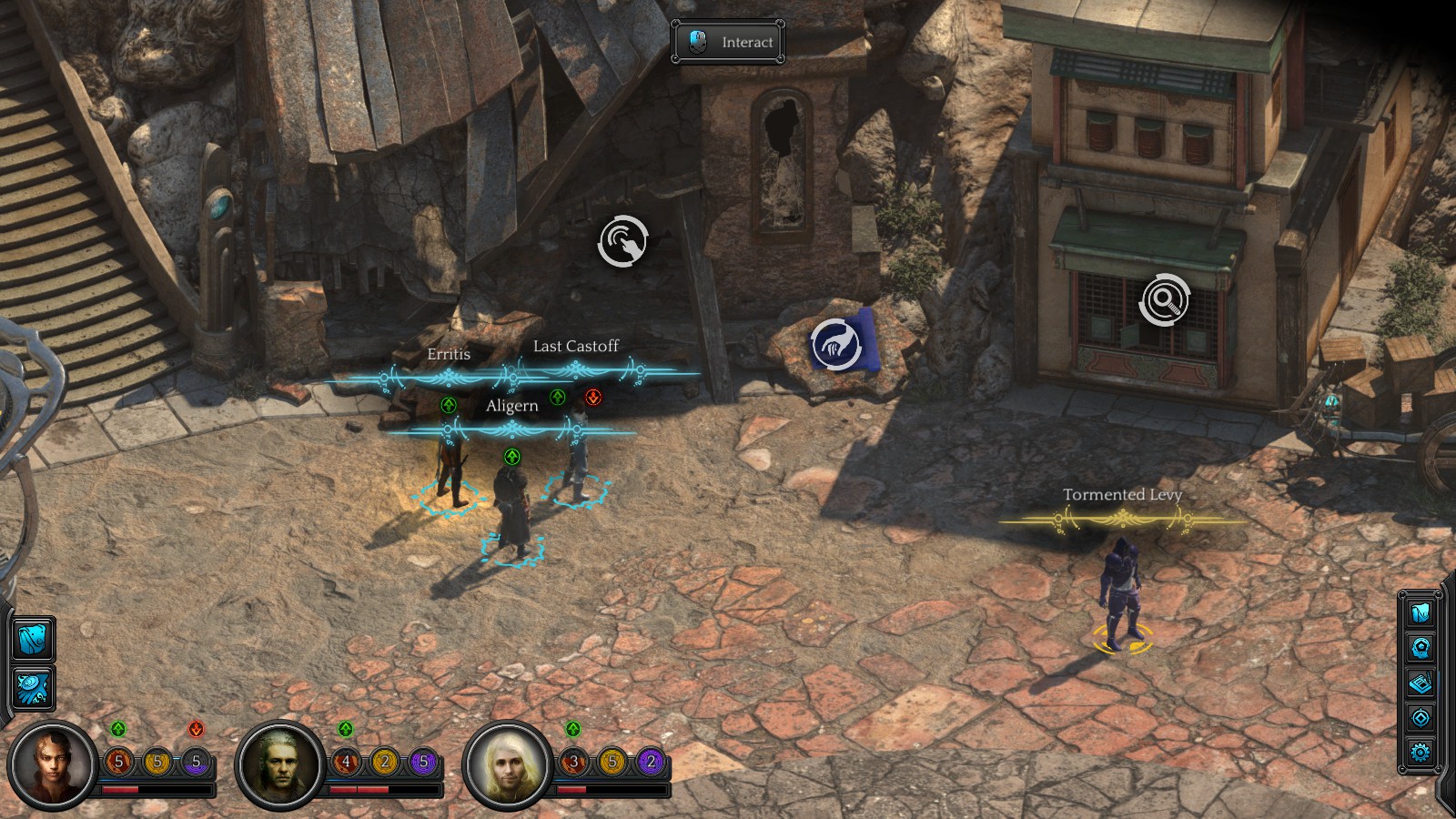Click the hand marker over the blue scroll
1456x819 pixels.
[835, 344]
